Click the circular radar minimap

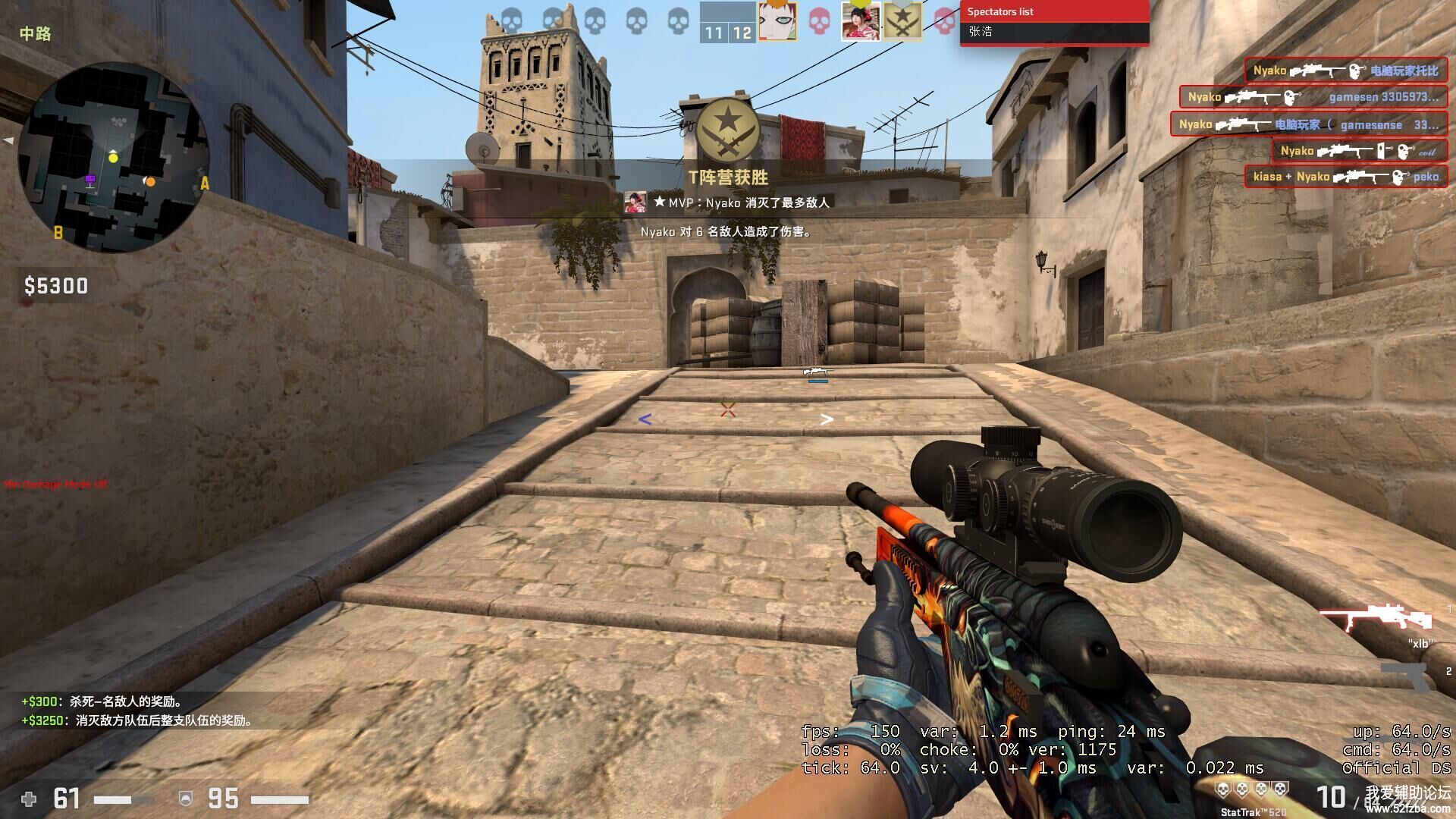tap(114, 157)
